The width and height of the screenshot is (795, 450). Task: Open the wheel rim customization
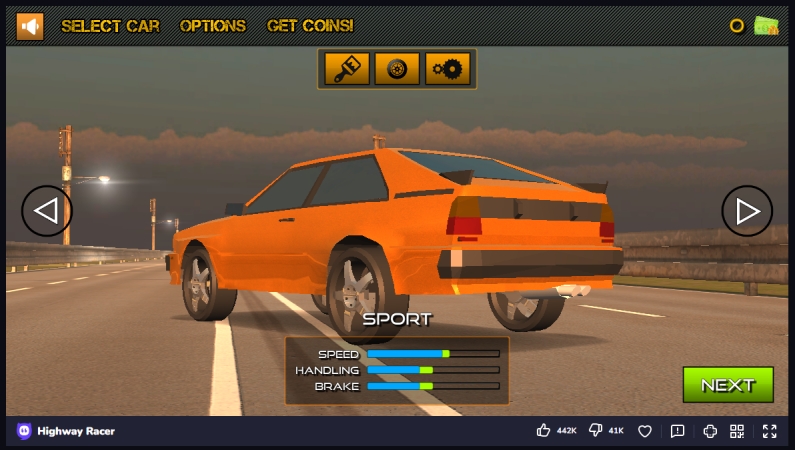[397, 69]
